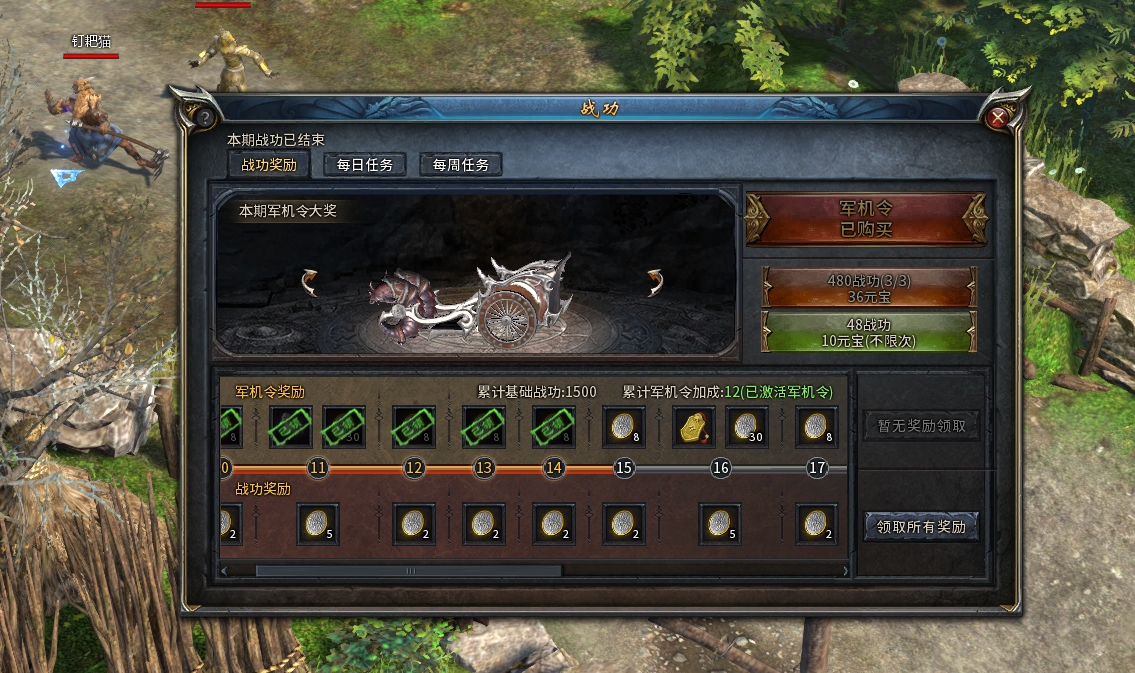Show the previous grand prize with left arrow

point(309,282)
